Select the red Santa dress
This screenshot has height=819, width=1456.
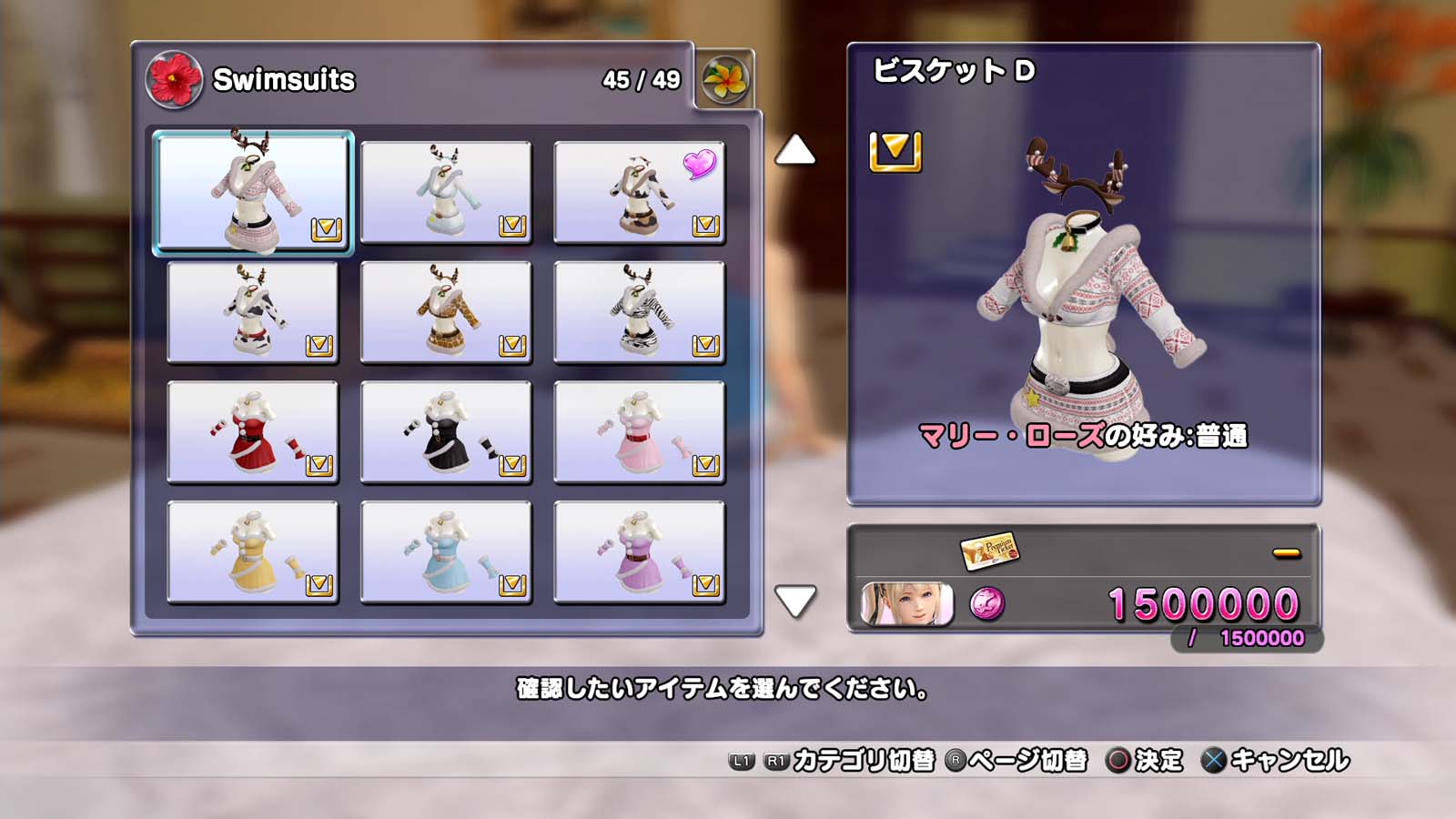pyautogui.click(x=253, y=432)
